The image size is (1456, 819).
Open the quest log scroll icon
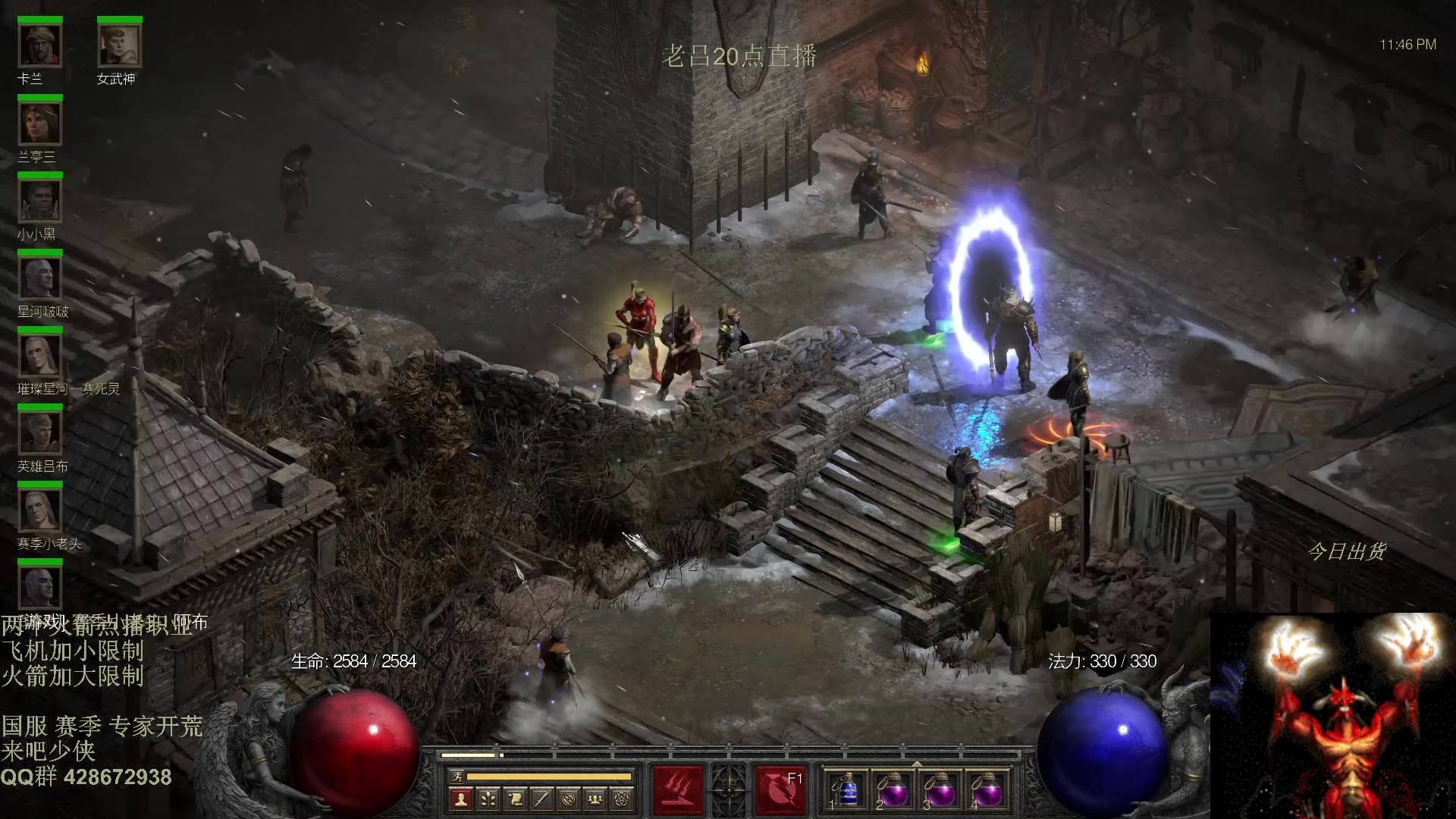click(x=515, y=799)
